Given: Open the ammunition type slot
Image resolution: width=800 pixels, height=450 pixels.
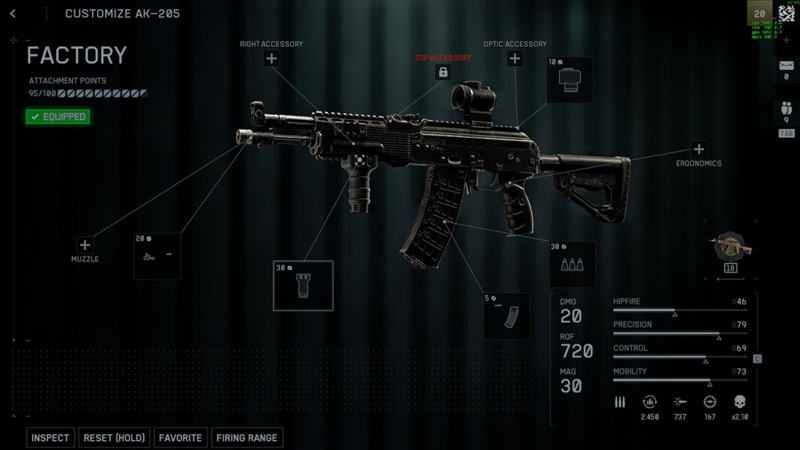Looking at the screenshot, I should [x=572, y=264].
